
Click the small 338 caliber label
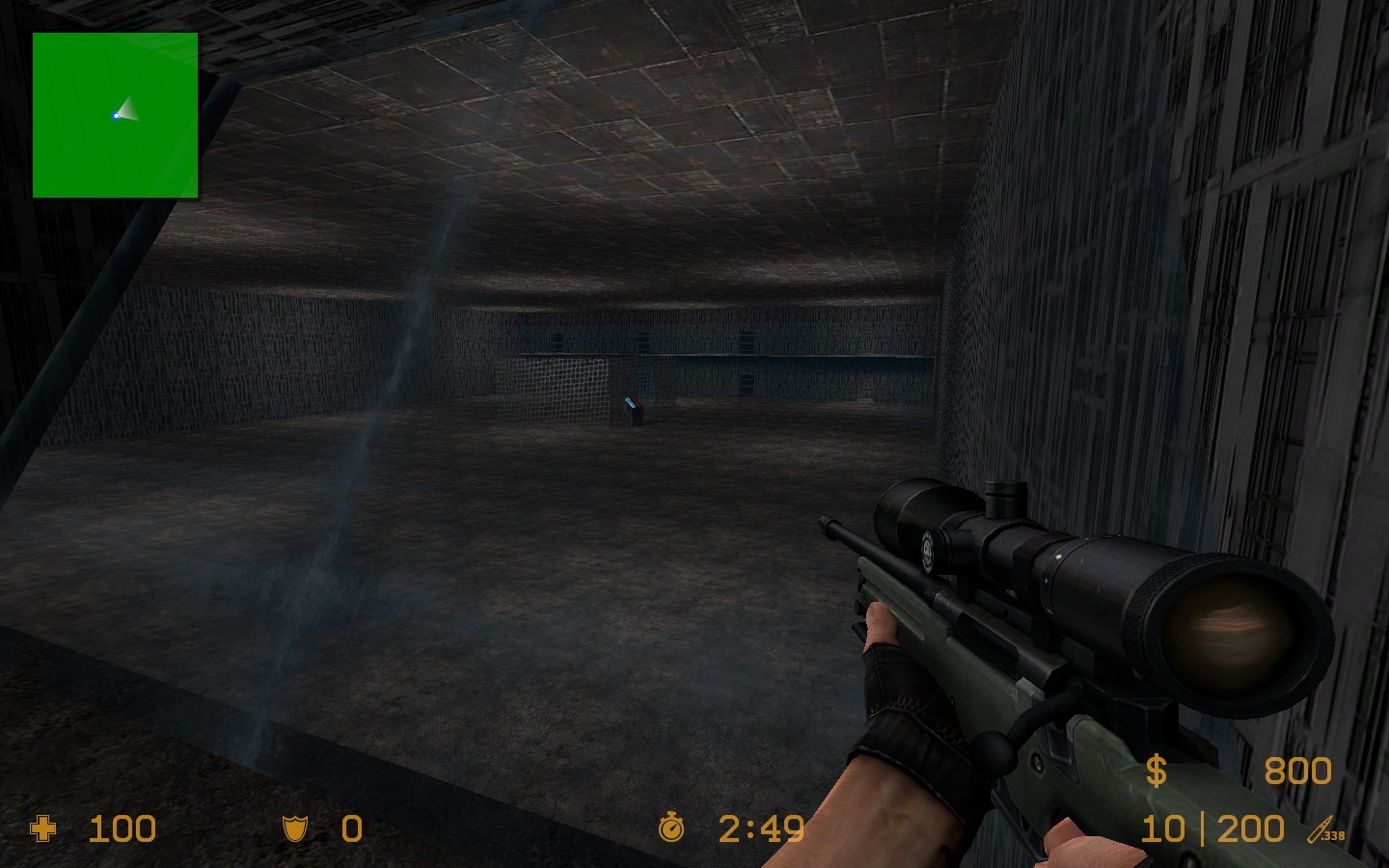(x=1335, y=837)
